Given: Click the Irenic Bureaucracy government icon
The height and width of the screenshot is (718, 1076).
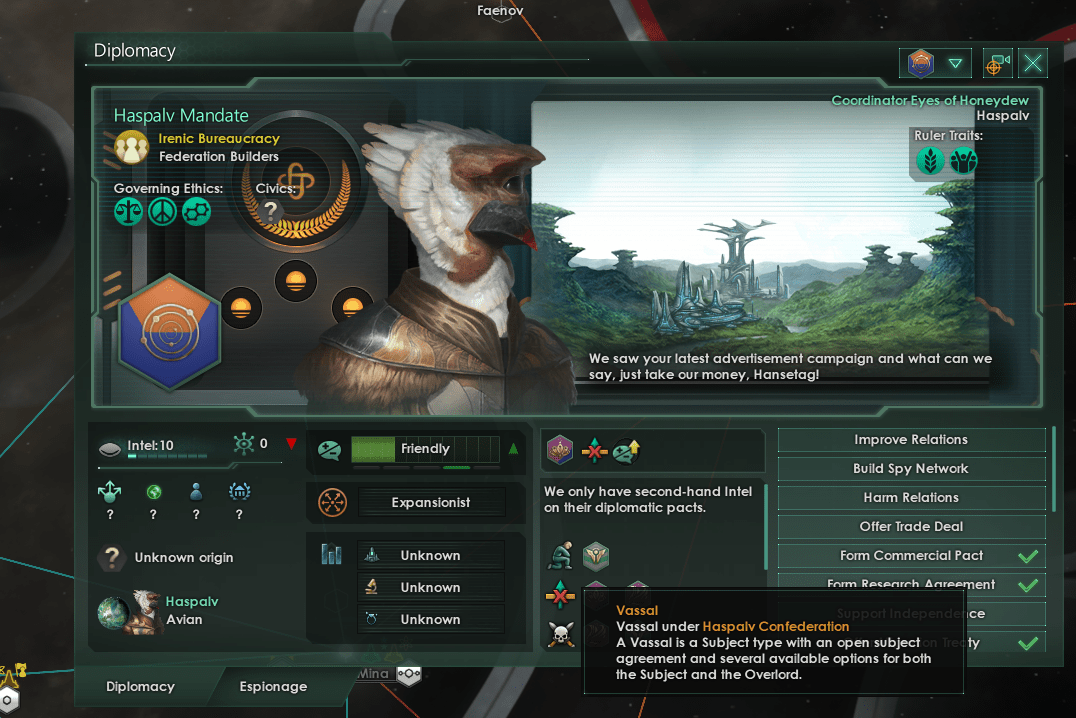Looking at the screenshot, I should point(131,147).
